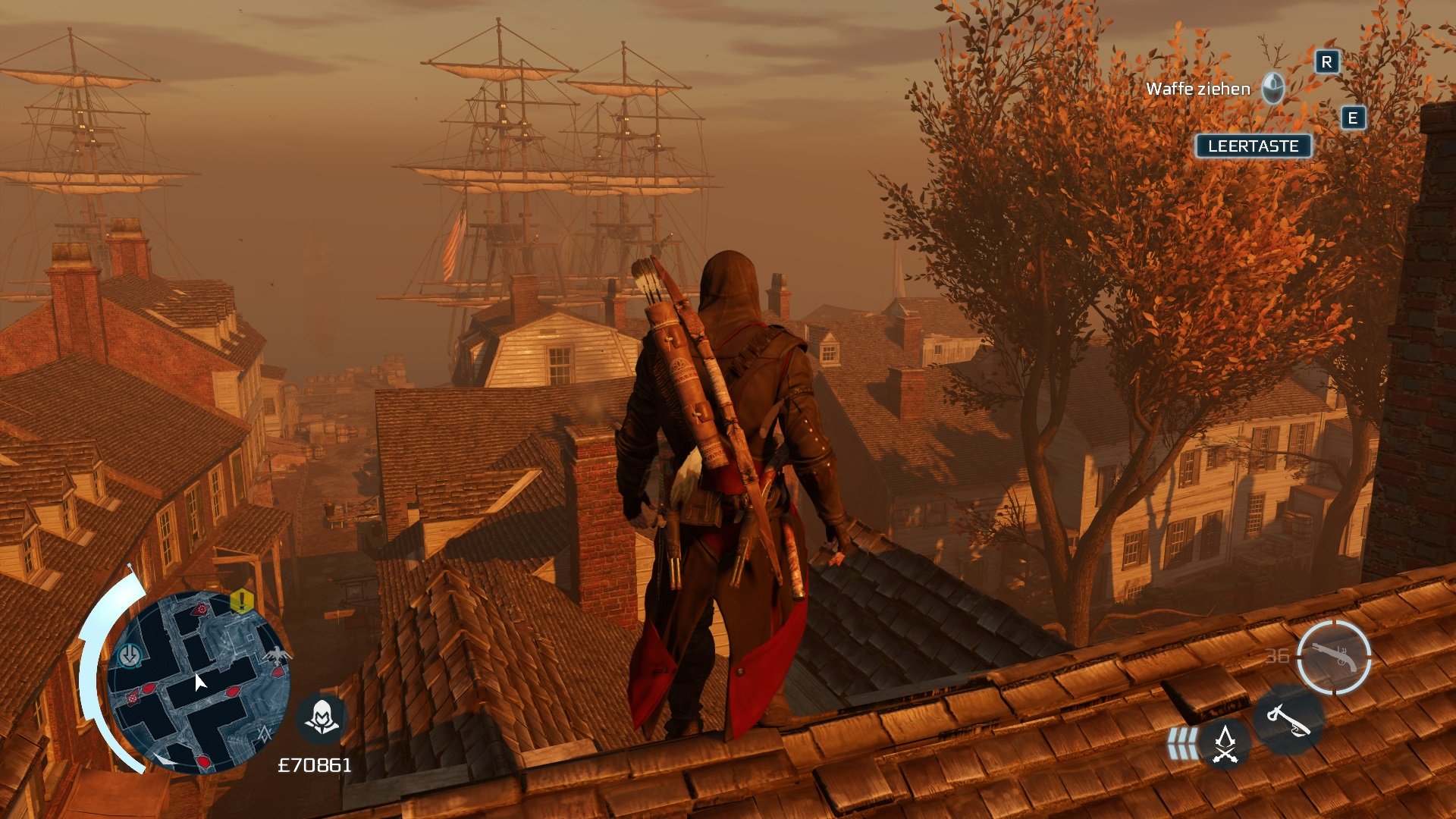Open the weapon wheel via pistol reticle
Image resolution: width=1456 pixels, height=819 pixels.
(x=1335, y=657)
